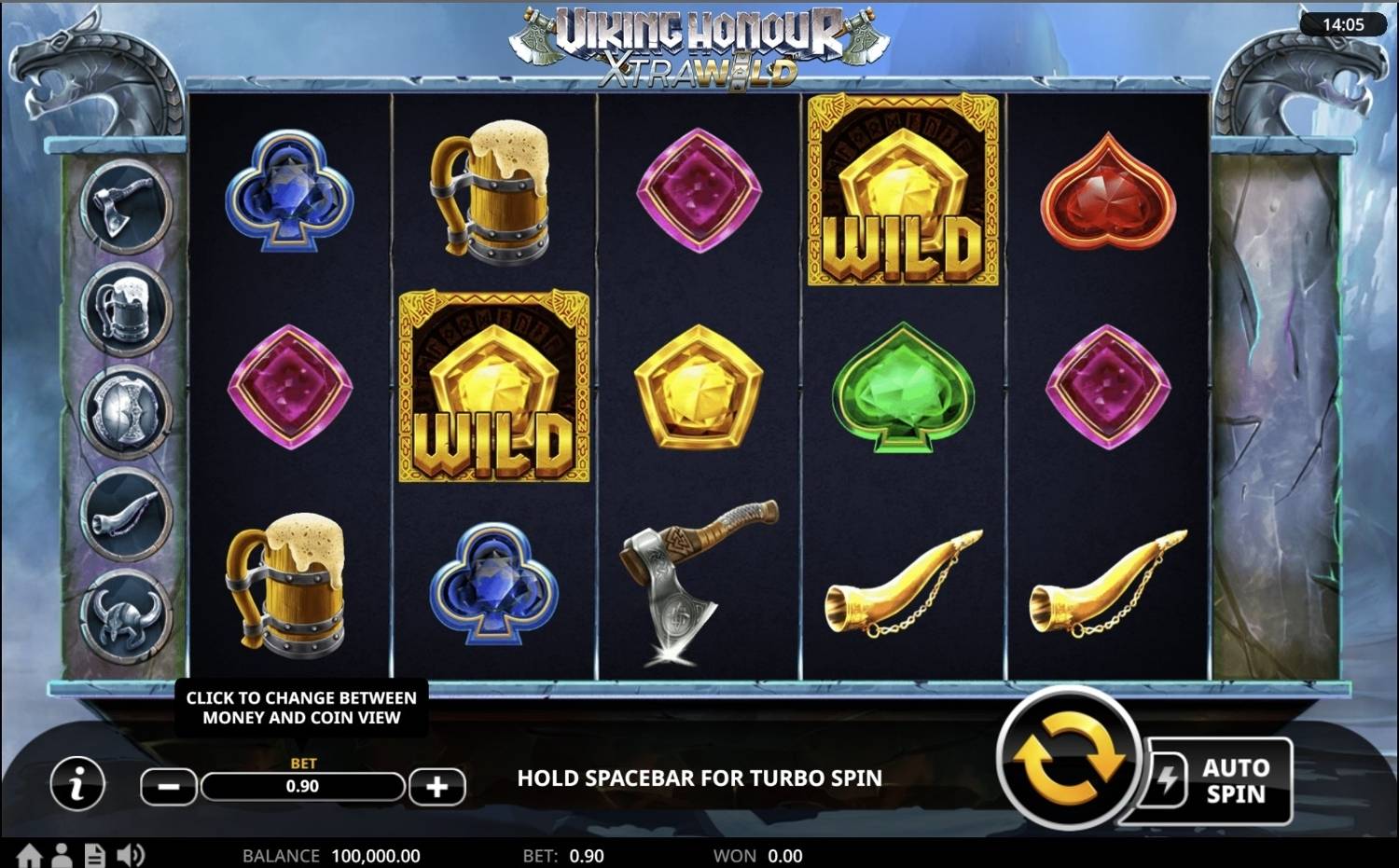1399x868 pixels.
Task: Increase bet with plus button
Action: (437, 786)
